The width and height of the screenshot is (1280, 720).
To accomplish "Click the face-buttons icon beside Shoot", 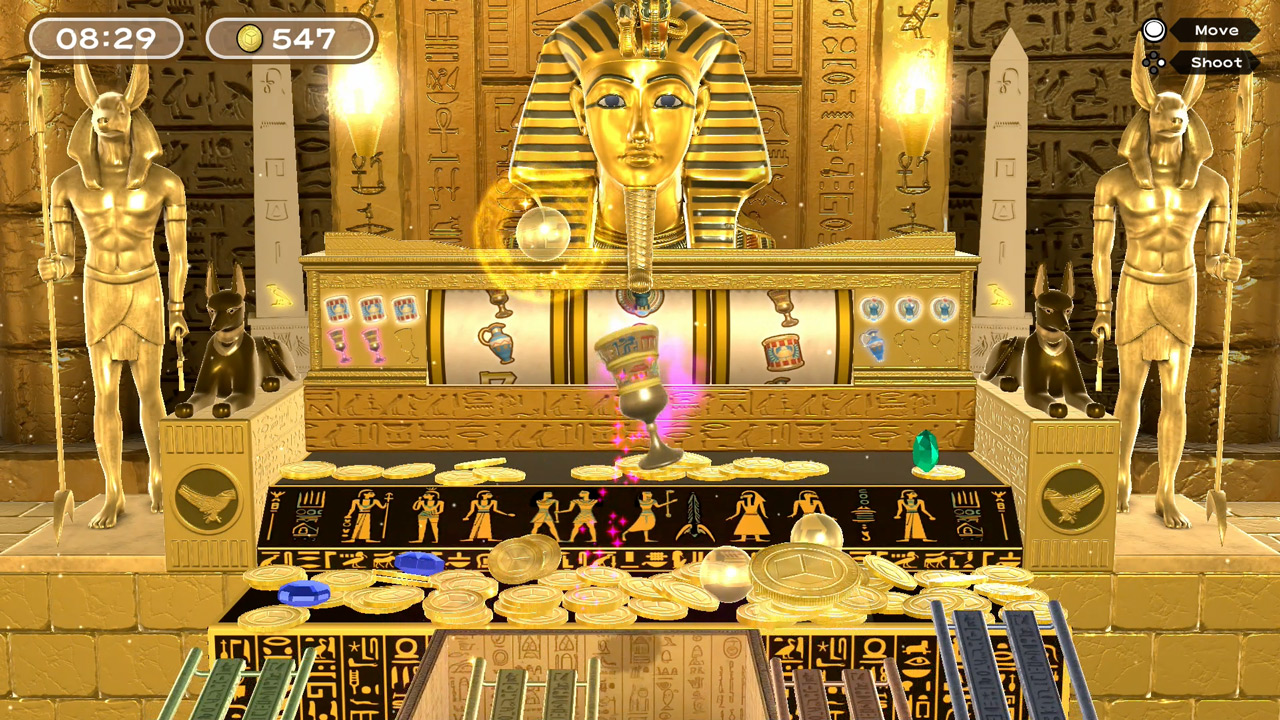I will (1152, 62).
